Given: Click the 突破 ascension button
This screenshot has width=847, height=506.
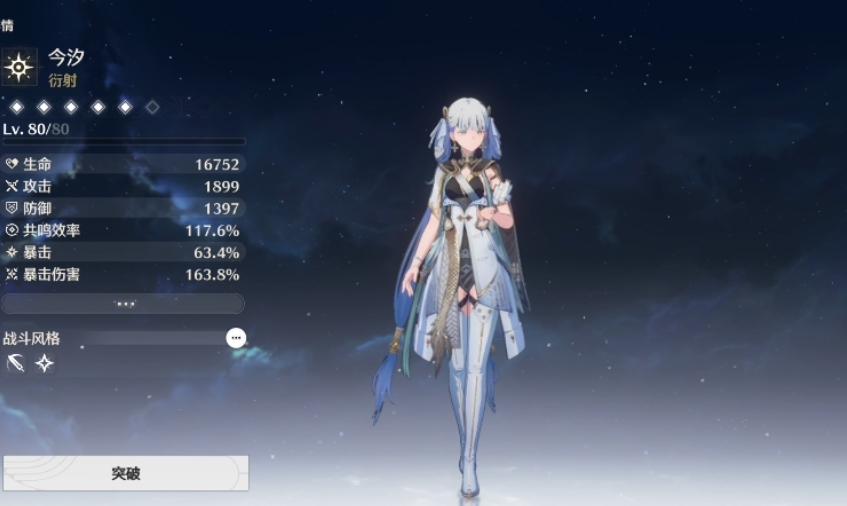Looking at the screenshot, I should [x=125, y=473].
